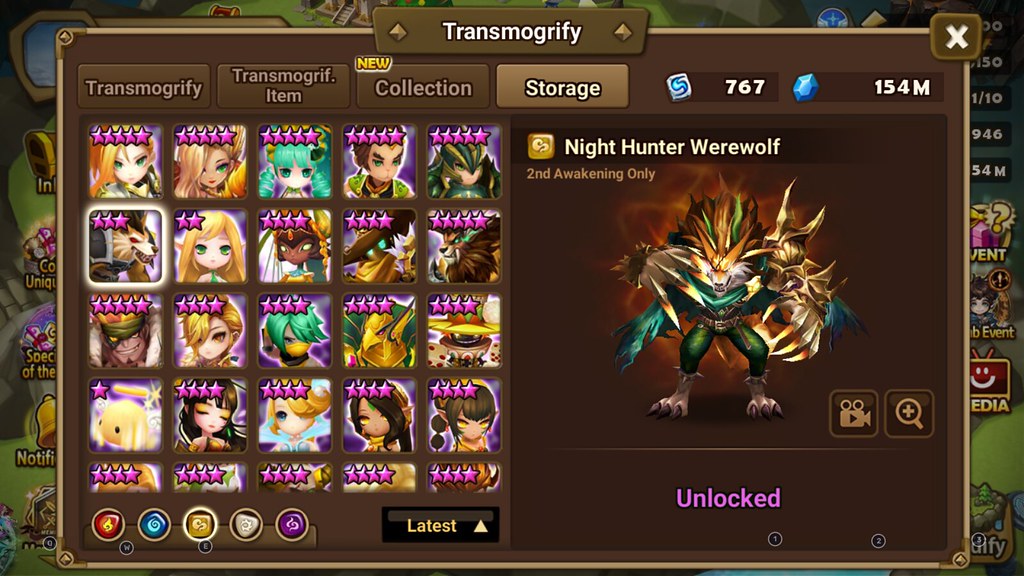
Task: Select the werewolf monster thumbnail
Action: tap(125, 246)
